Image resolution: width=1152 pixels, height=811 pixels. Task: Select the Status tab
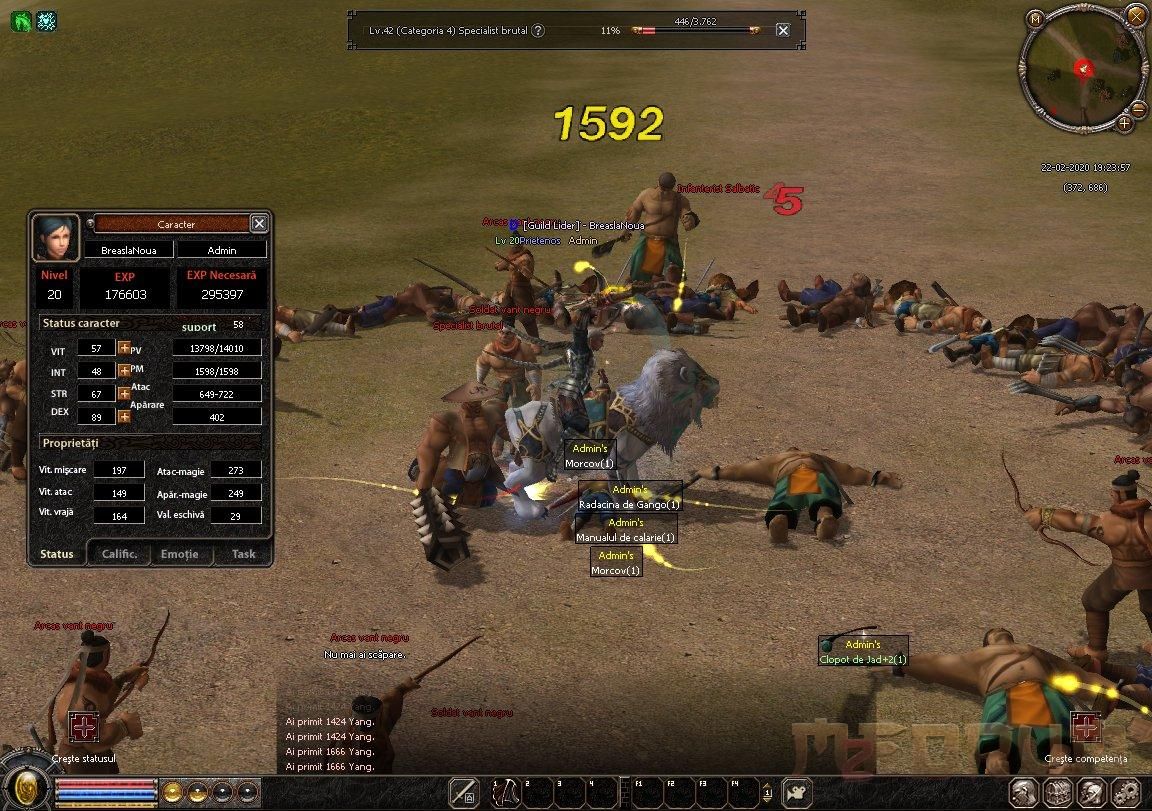click(x=57, y=554)
